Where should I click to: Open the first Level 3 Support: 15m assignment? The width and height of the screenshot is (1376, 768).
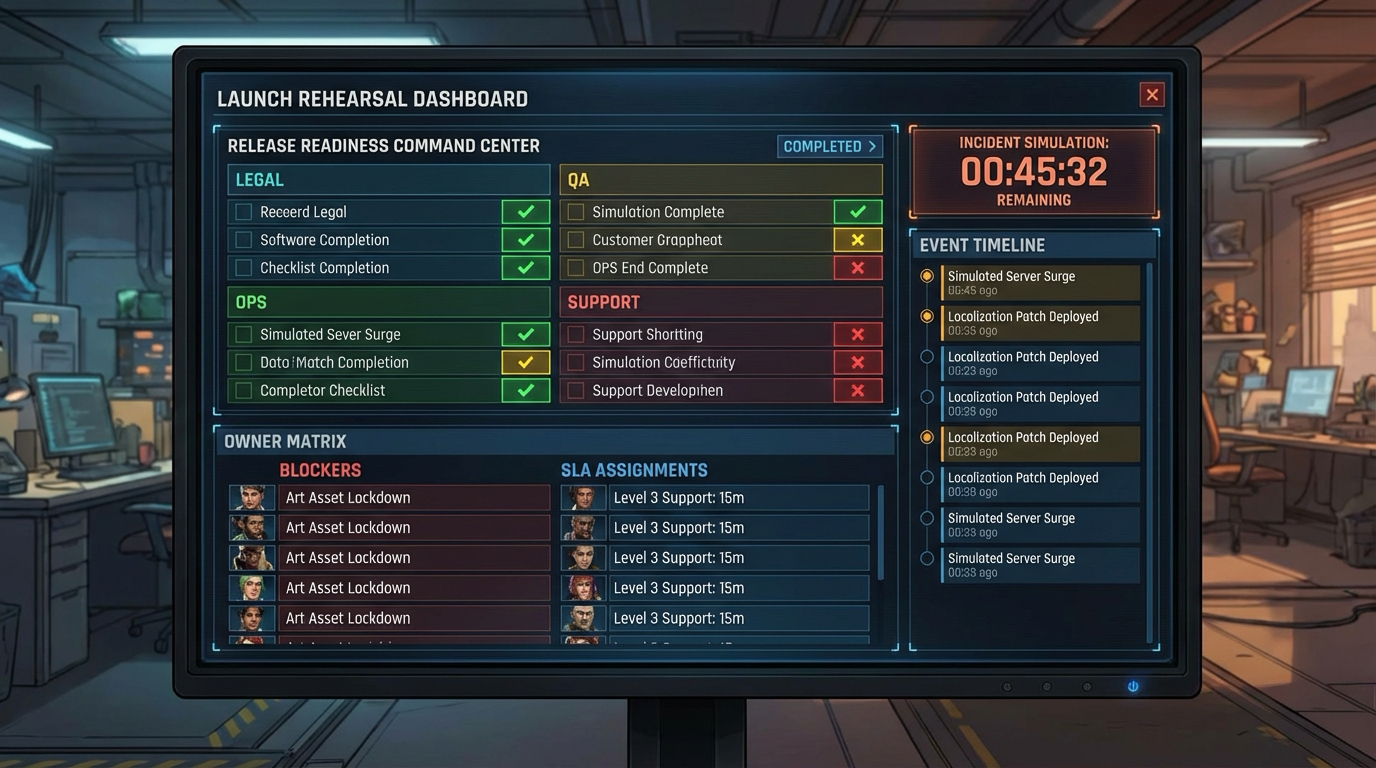point(739,497)
